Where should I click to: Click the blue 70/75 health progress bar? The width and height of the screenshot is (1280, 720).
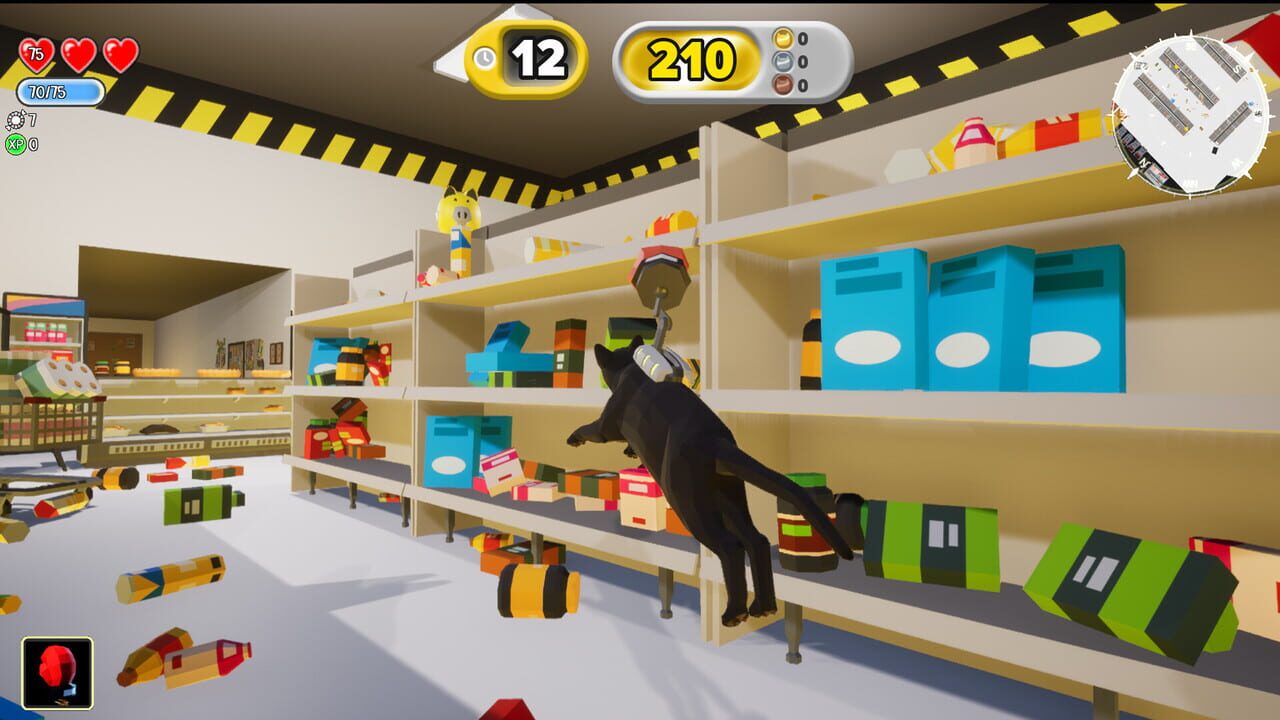coord(60,91)
